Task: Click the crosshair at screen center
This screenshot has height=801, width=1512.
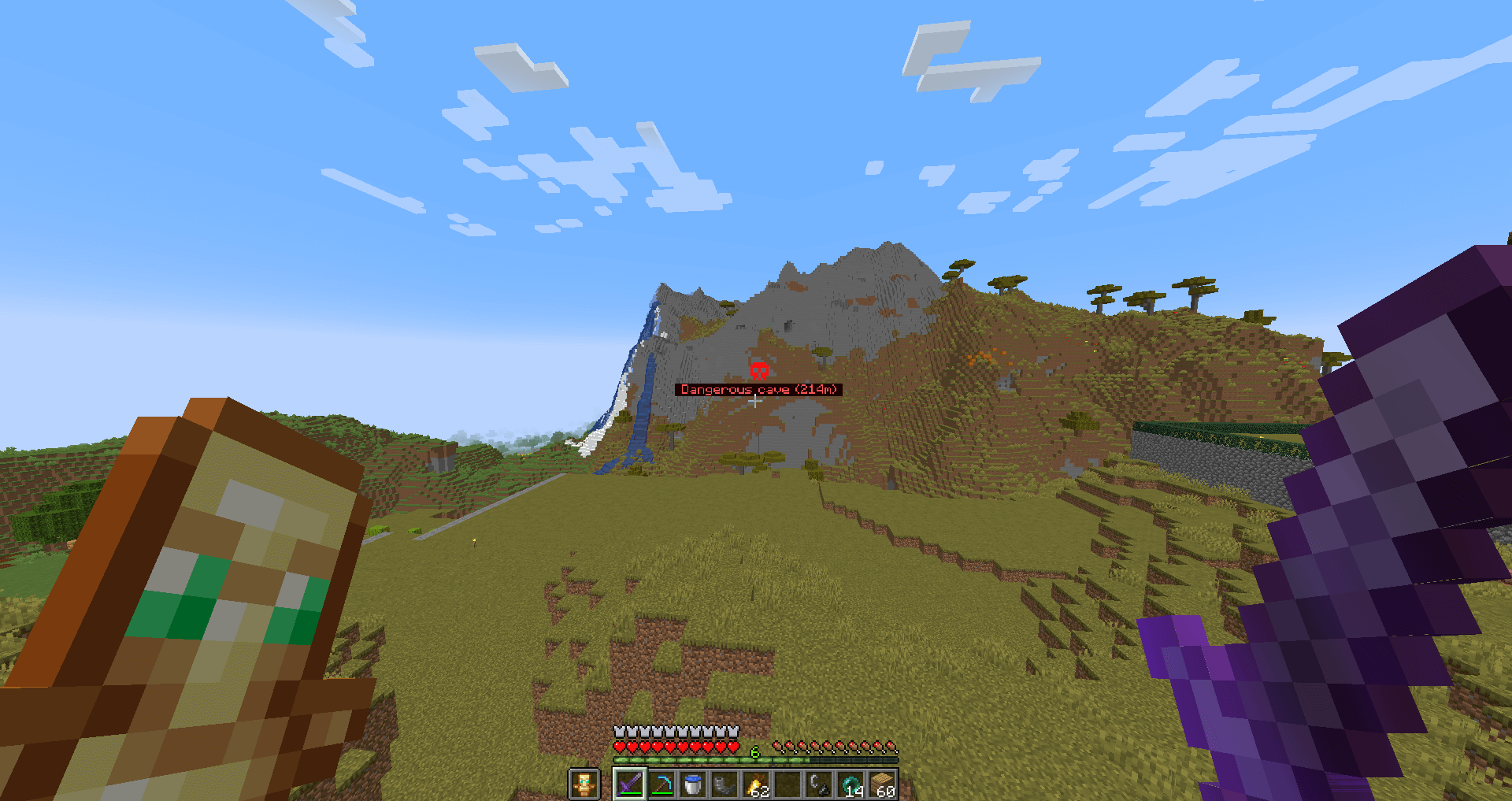Action: coord(754,402)
